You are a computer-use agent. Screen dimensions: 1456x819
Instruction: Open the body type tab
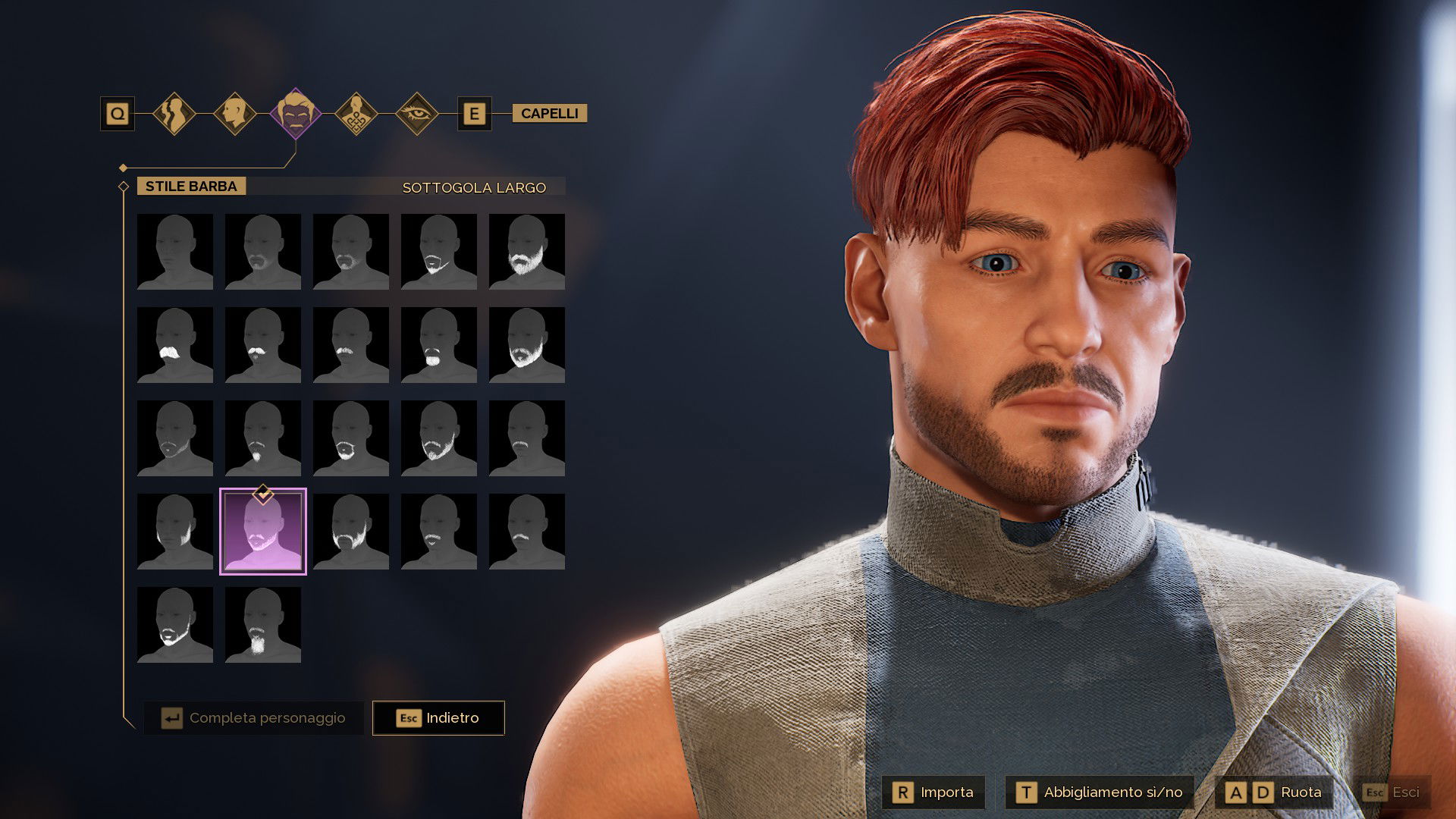tap(174, 114)
